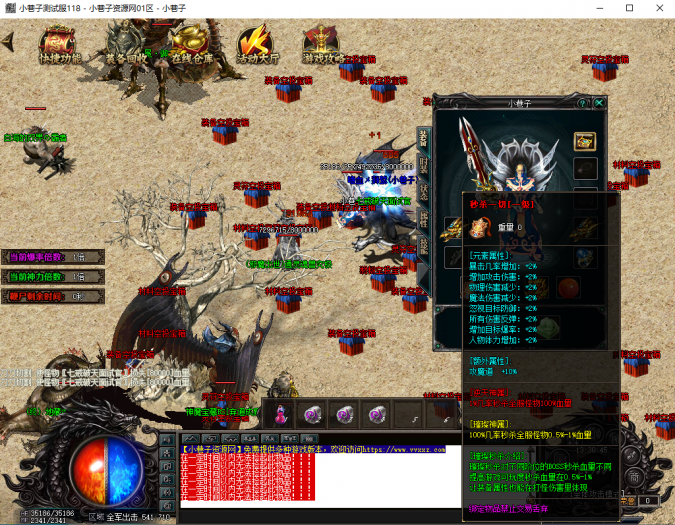
Task: Open the 装备回收 equipment recycling menu
Action: (125, 47)
